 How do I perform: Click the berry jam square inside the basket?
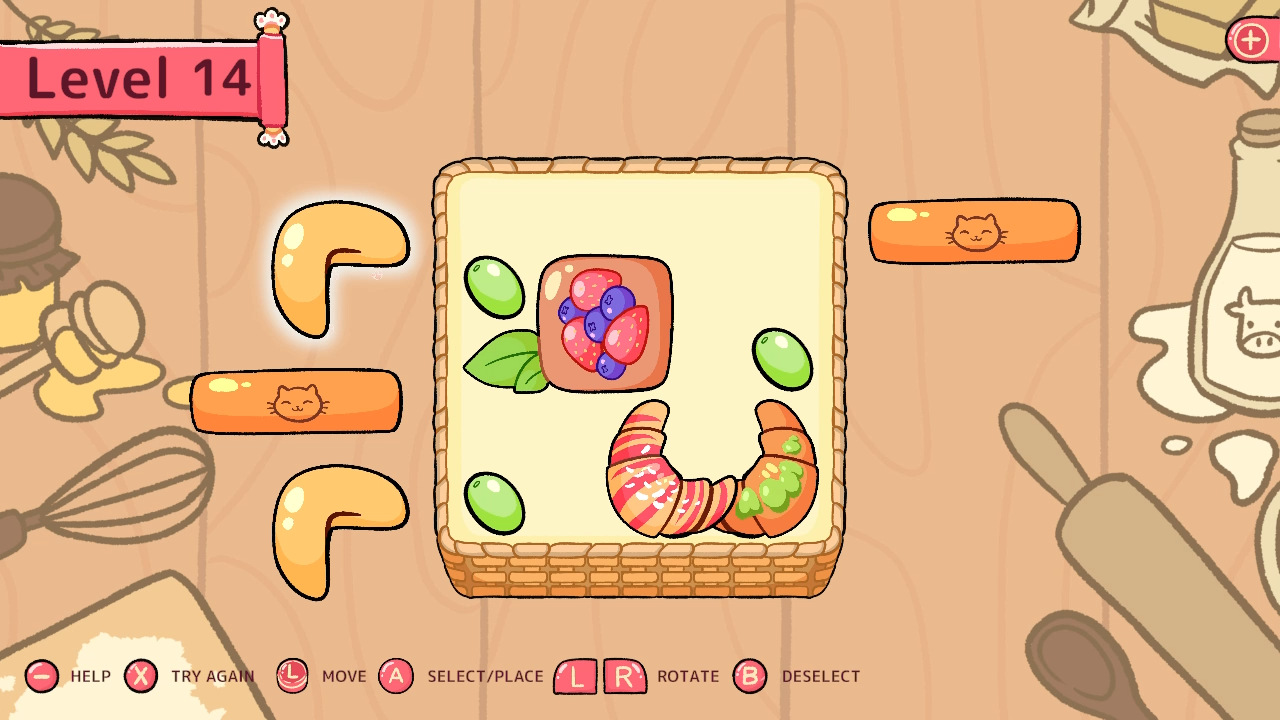pyautogui.click(x=604, y=322)
